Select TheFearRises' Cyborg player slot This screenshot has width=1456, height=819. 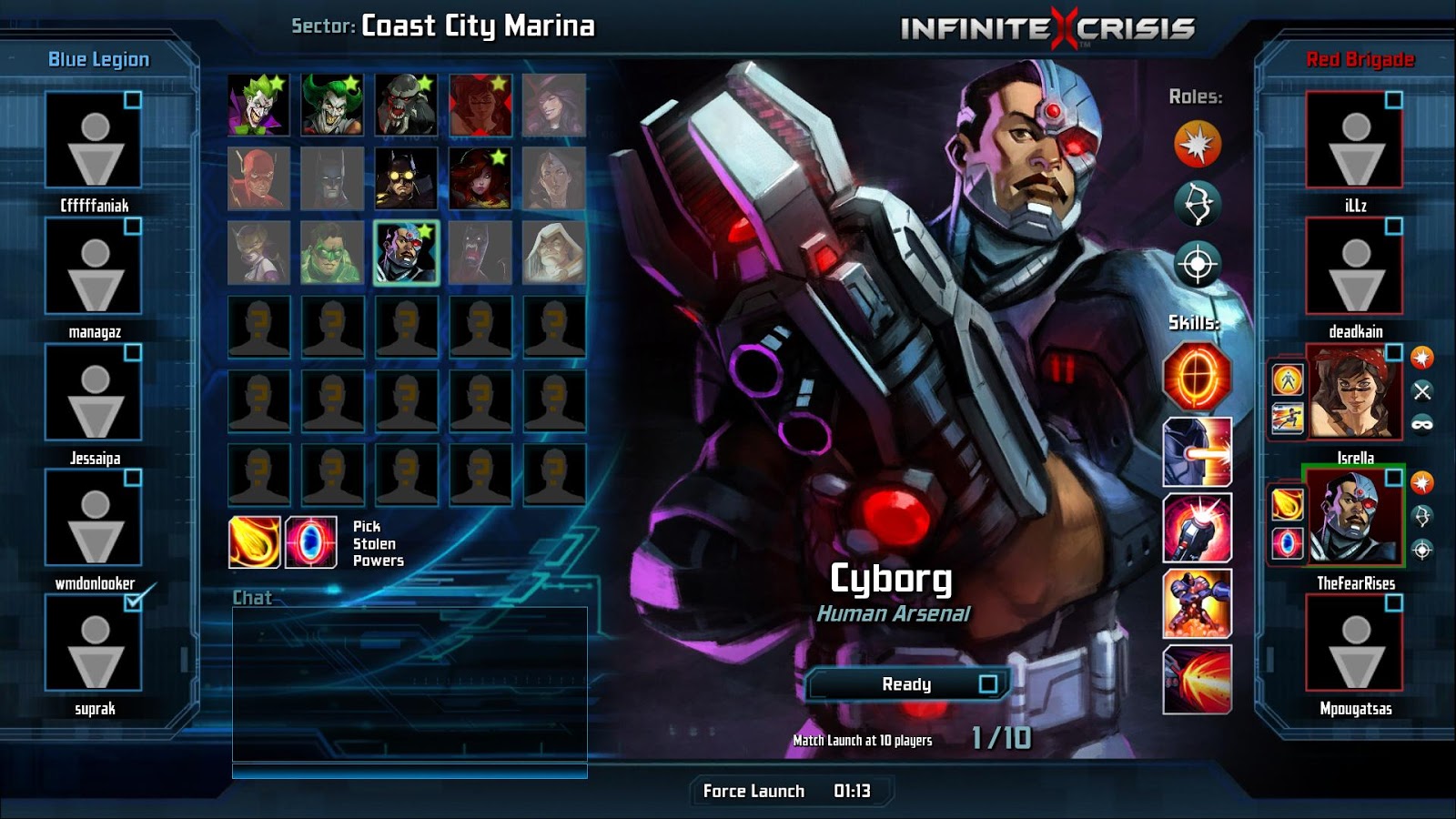pos(1355,517)
